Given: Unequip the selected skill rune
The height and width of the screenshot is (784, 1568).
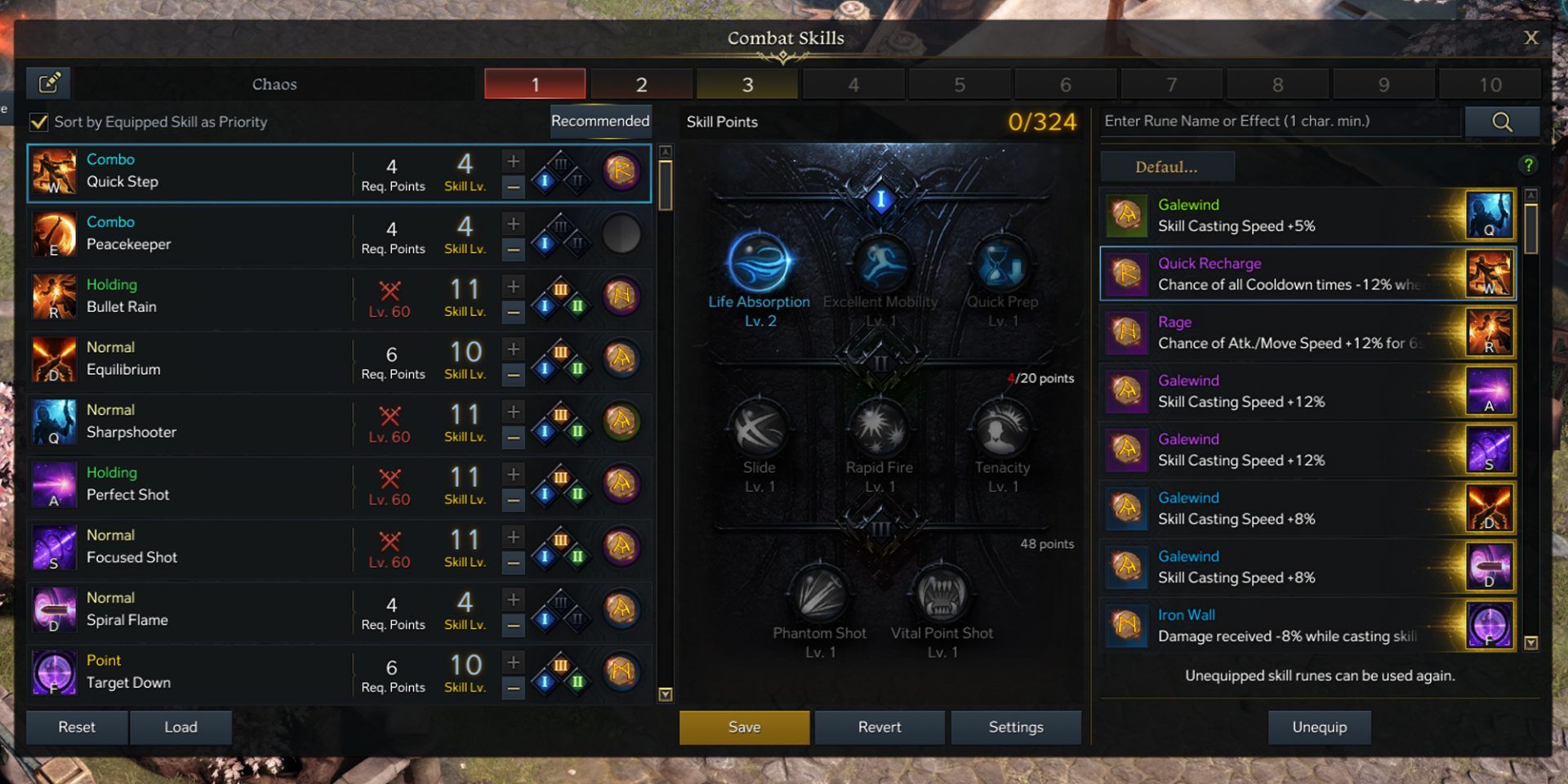Looking at the screenshot, I should (x=1319, y=727).
